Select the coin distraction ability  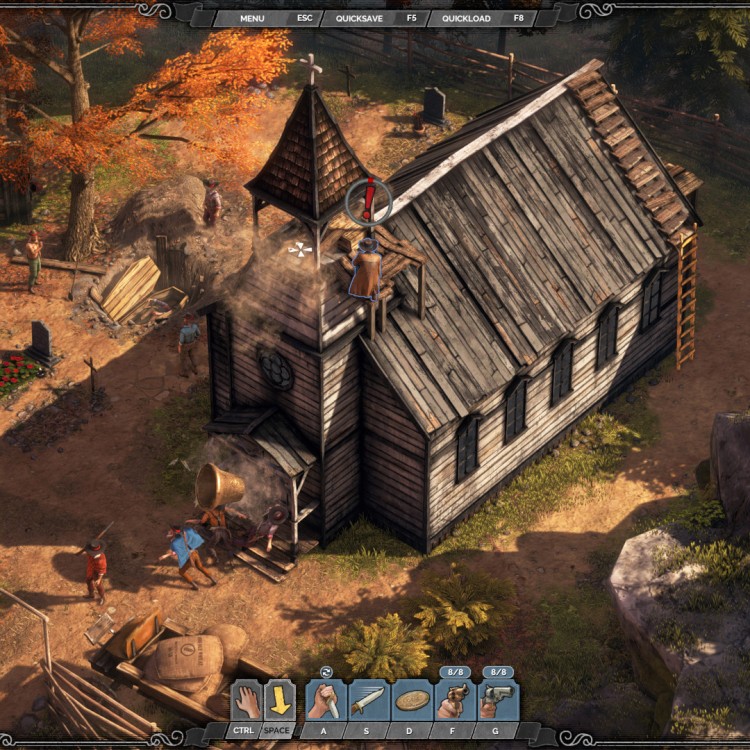[x=412, y=700]
